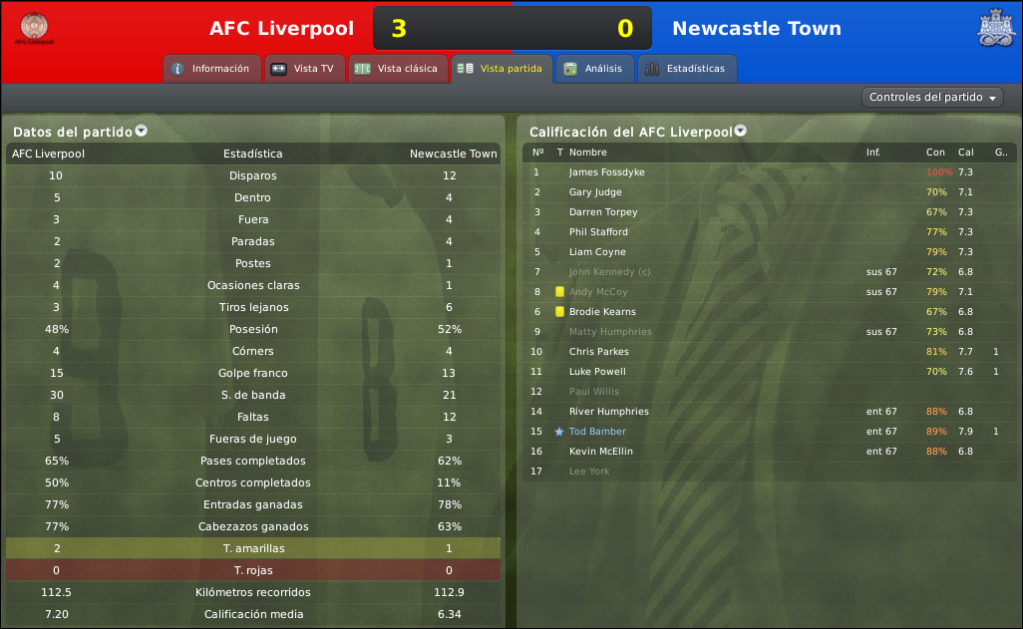Viewport: 1023px width, 629px height.
Task: Select Brodie Kearns' row
Action: 602,312
